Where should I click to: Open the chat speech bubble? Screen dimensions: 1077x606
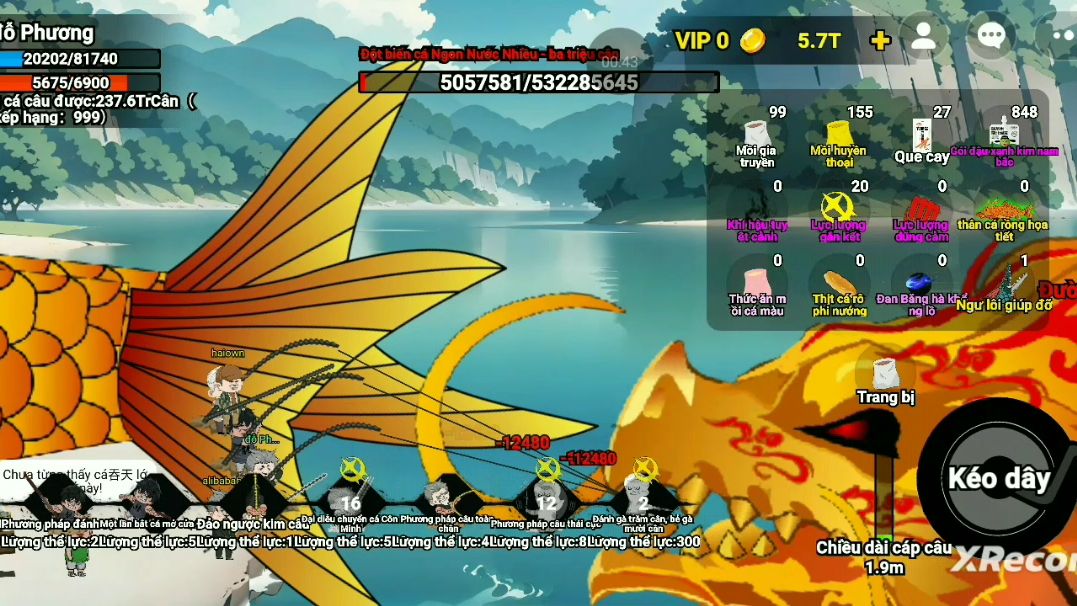click(x=990, y=38)
